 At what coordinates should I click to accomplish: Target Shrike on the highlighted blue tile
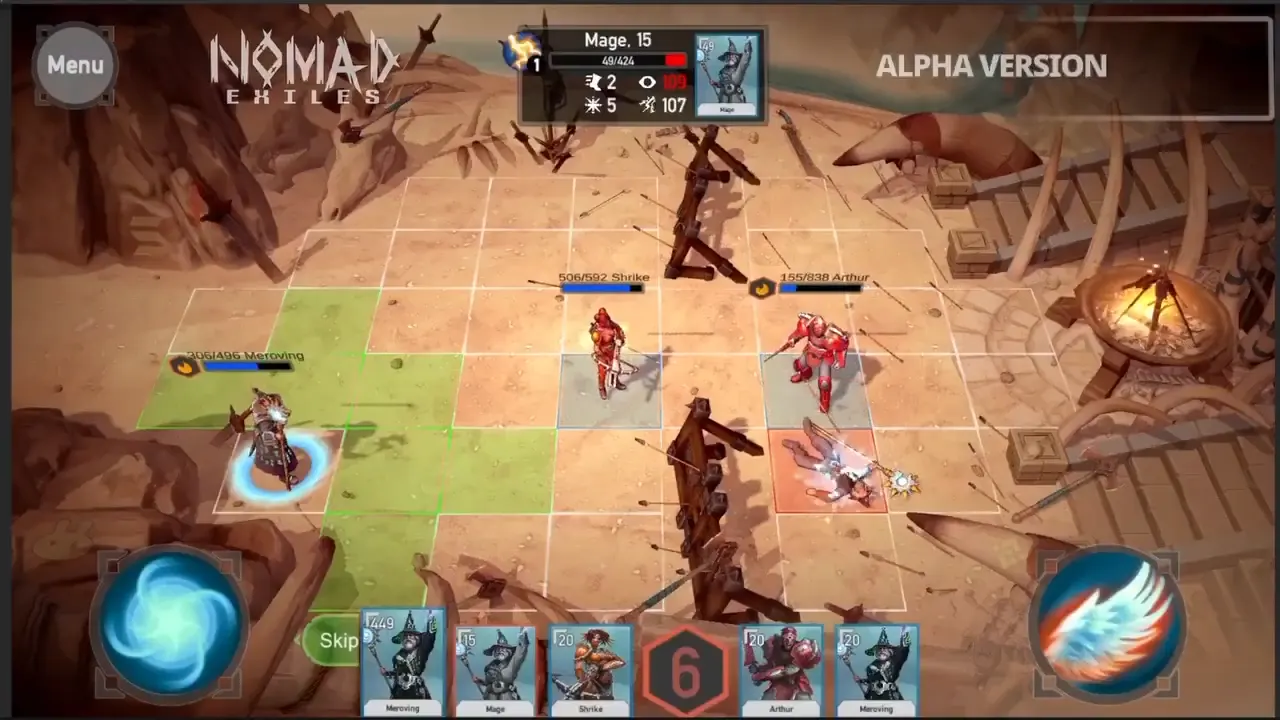coord(607,389)
